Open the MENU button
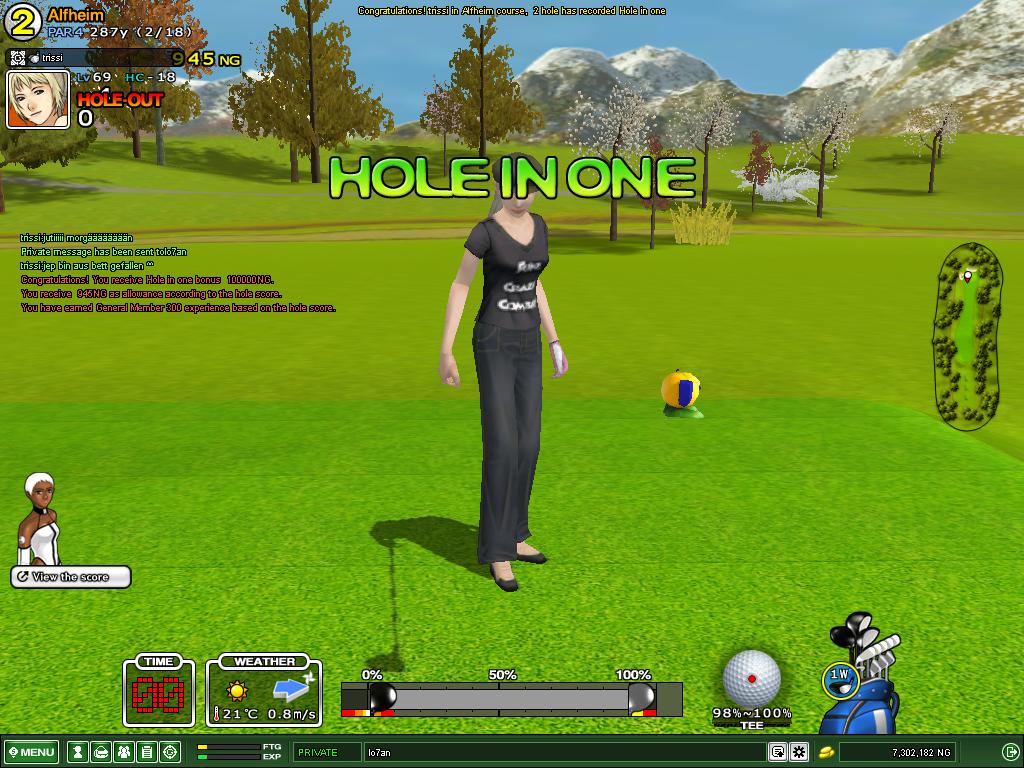This screenshot has width=1024, height=768. [x=31, y=752]
